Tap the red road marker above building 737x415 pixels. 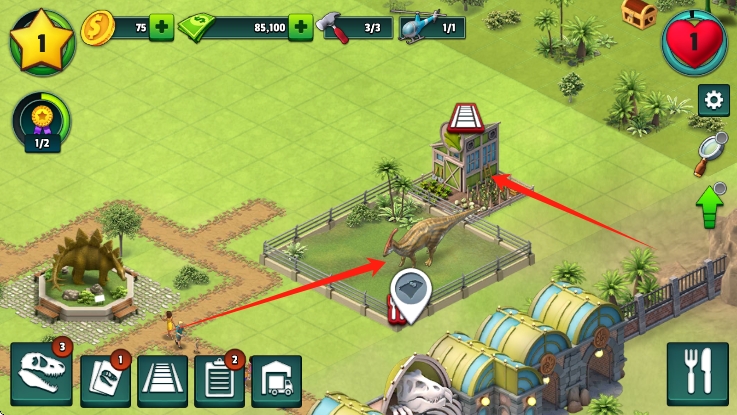click(x=466, y=119)
